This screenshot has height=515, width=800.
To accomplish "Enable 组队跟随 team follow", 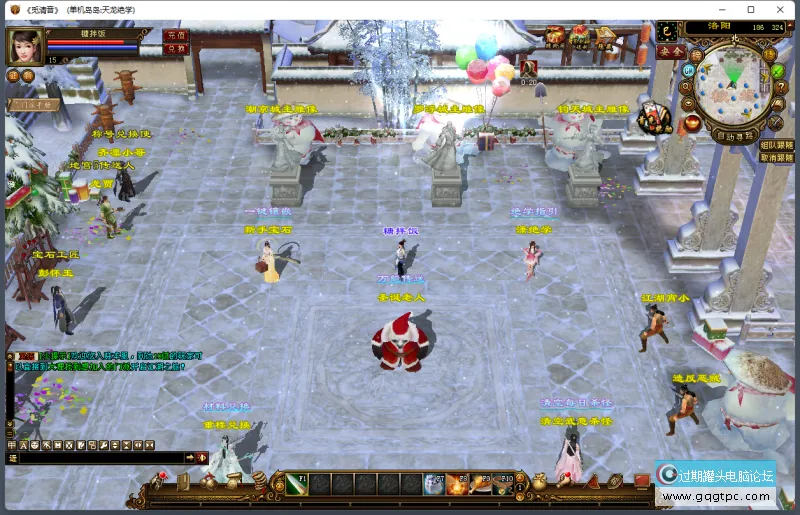I will (x=777, y=144).
